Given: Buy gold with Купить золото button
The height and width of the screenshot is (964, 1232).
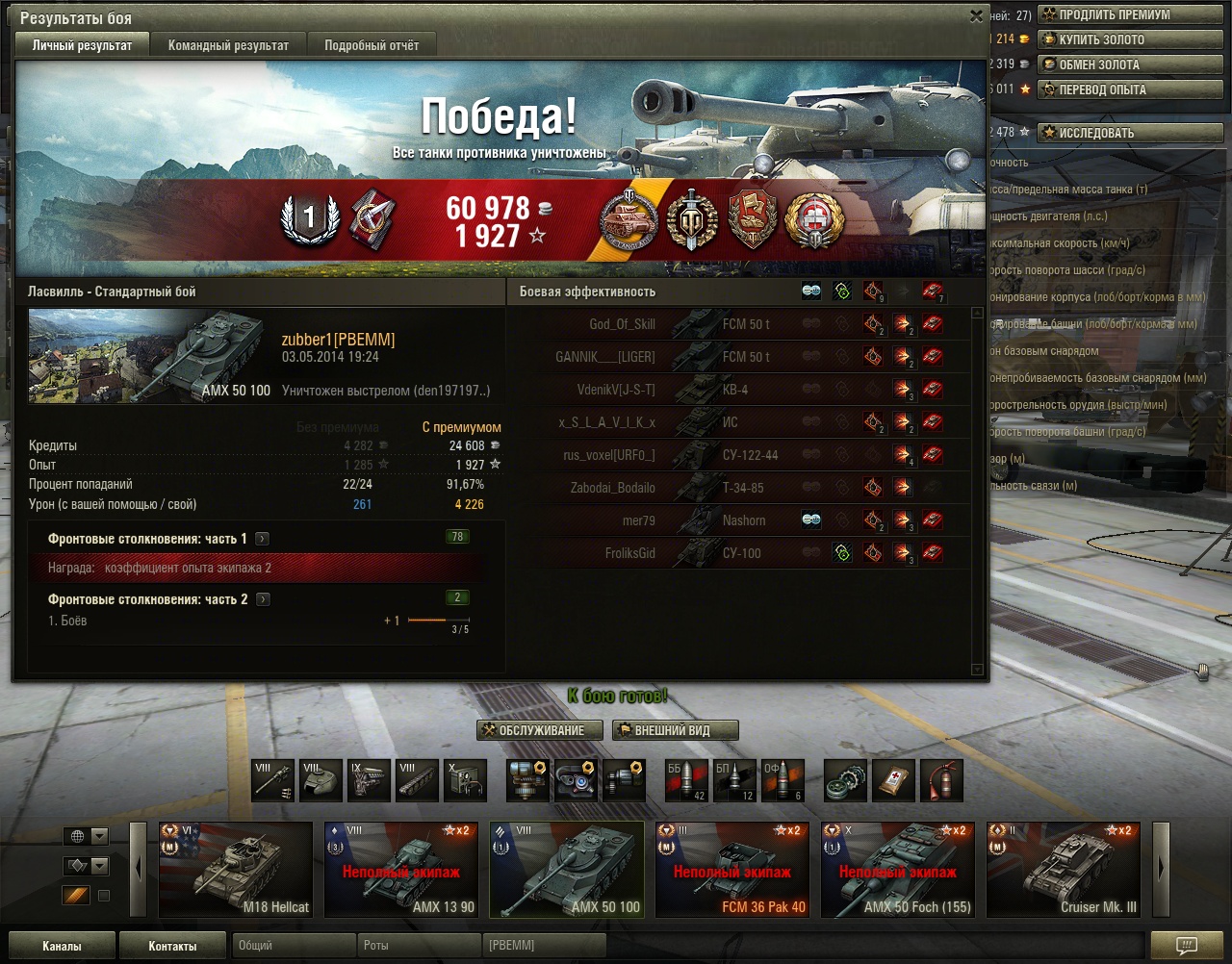Looking at the screenshot, I should tap(1129, 39).
